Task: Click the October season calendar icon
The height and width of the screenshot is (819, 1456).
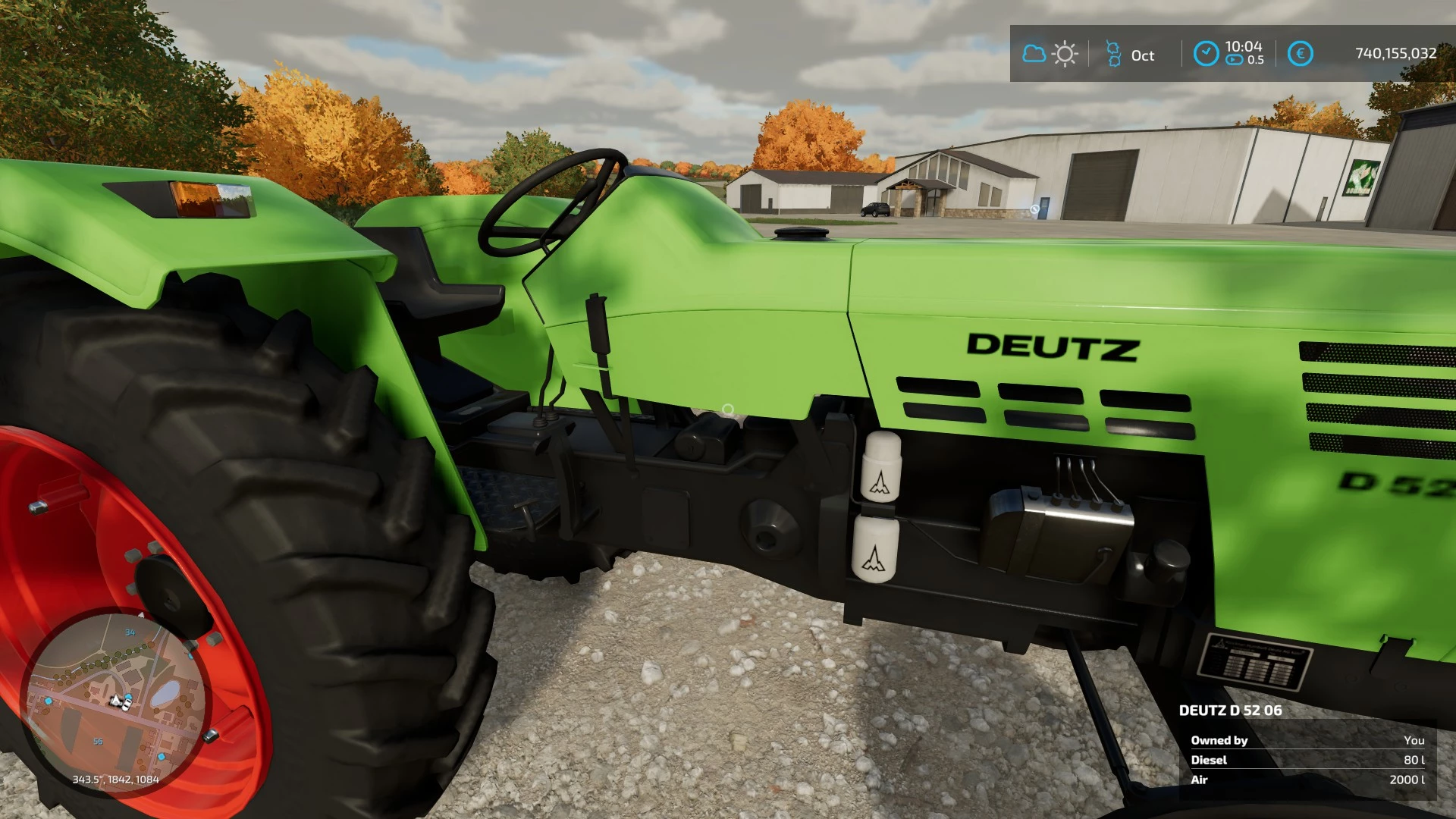Action: tap(1113, 54)
